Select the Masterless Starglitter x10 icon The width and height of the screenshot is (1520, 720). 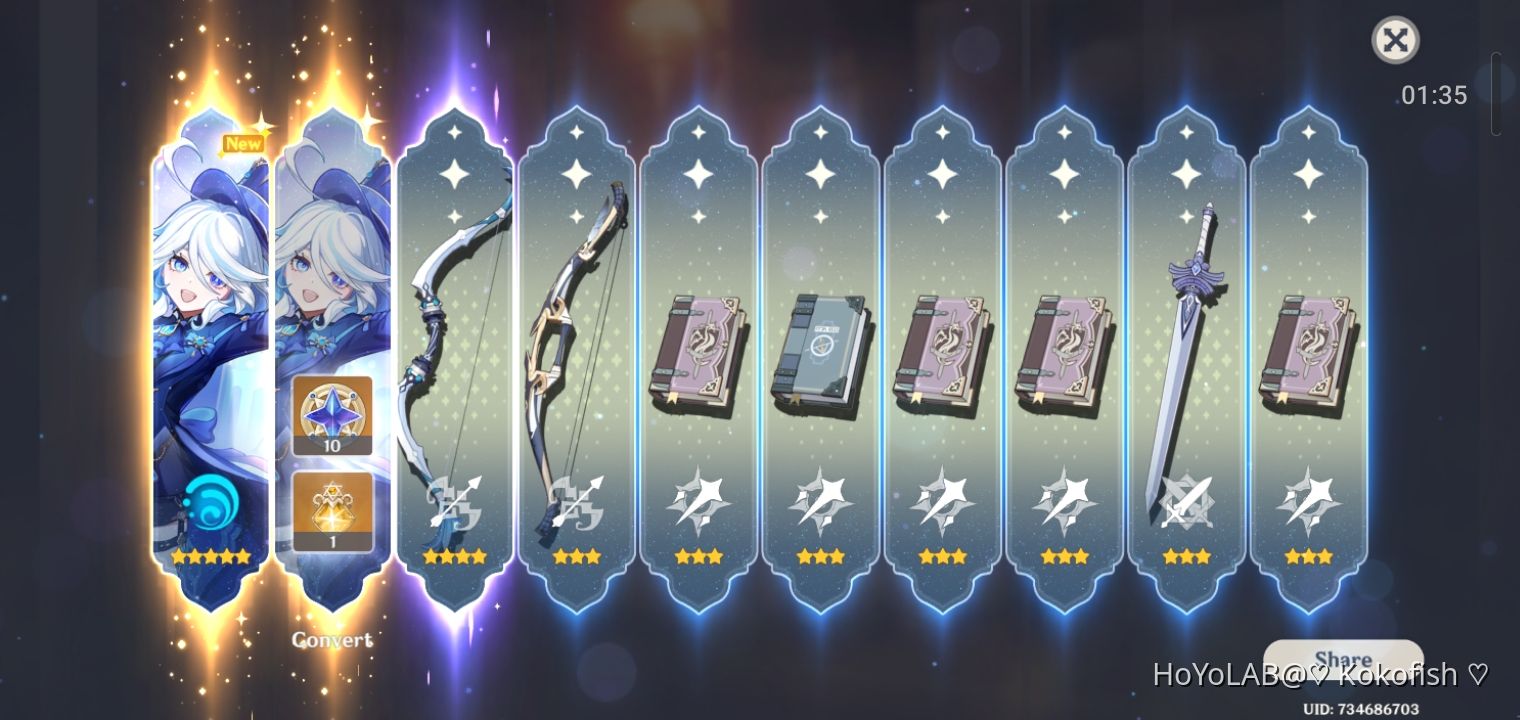point(332,415)
